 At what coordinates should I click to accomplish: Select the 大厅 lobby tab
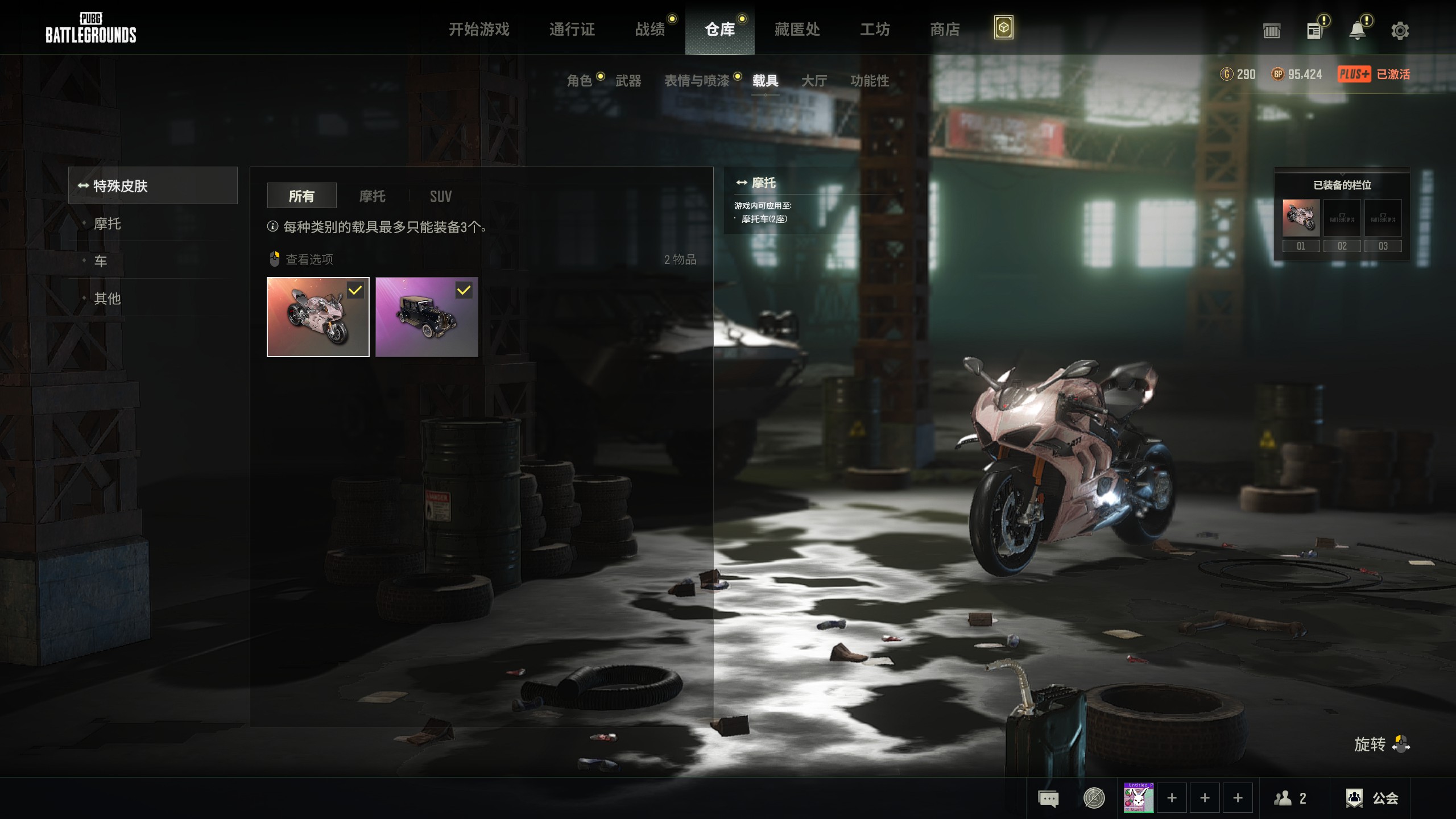[x=814, y=81]
